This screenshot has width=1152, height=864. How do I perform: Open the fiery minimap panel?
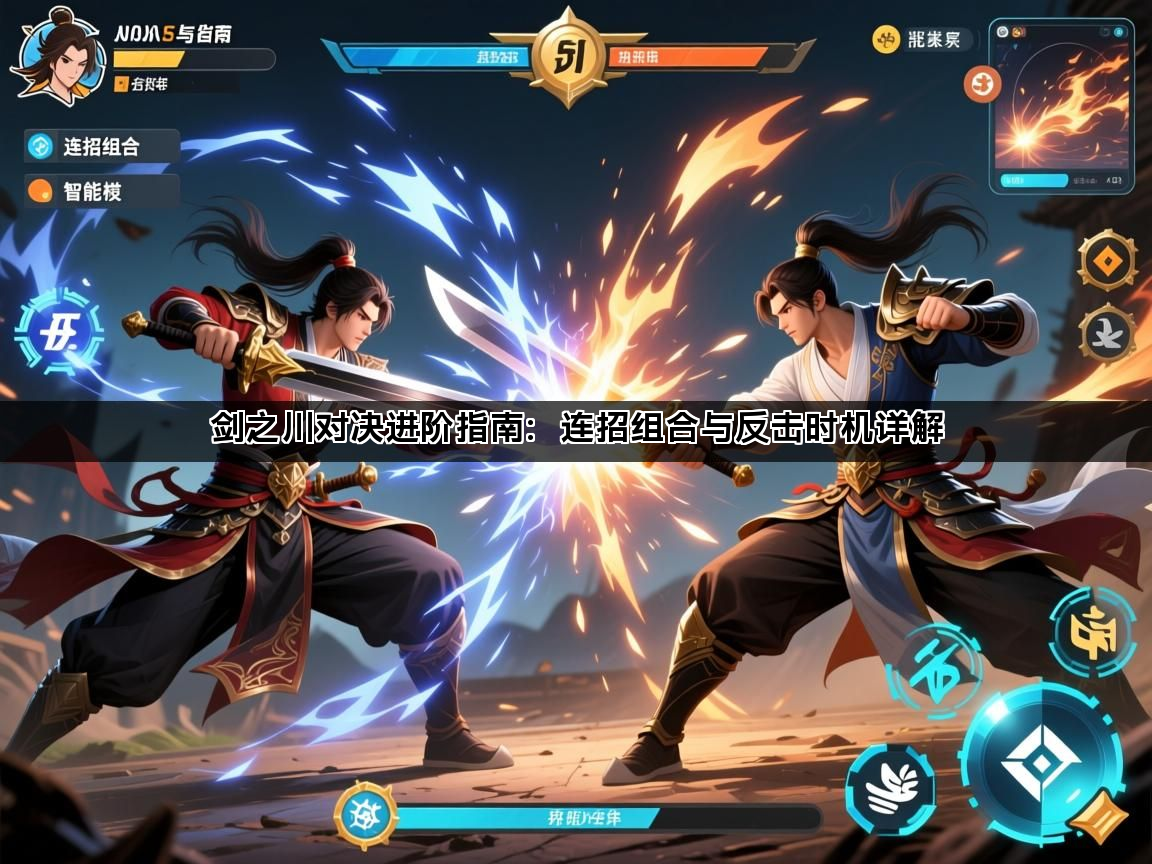coord(1061,105)
